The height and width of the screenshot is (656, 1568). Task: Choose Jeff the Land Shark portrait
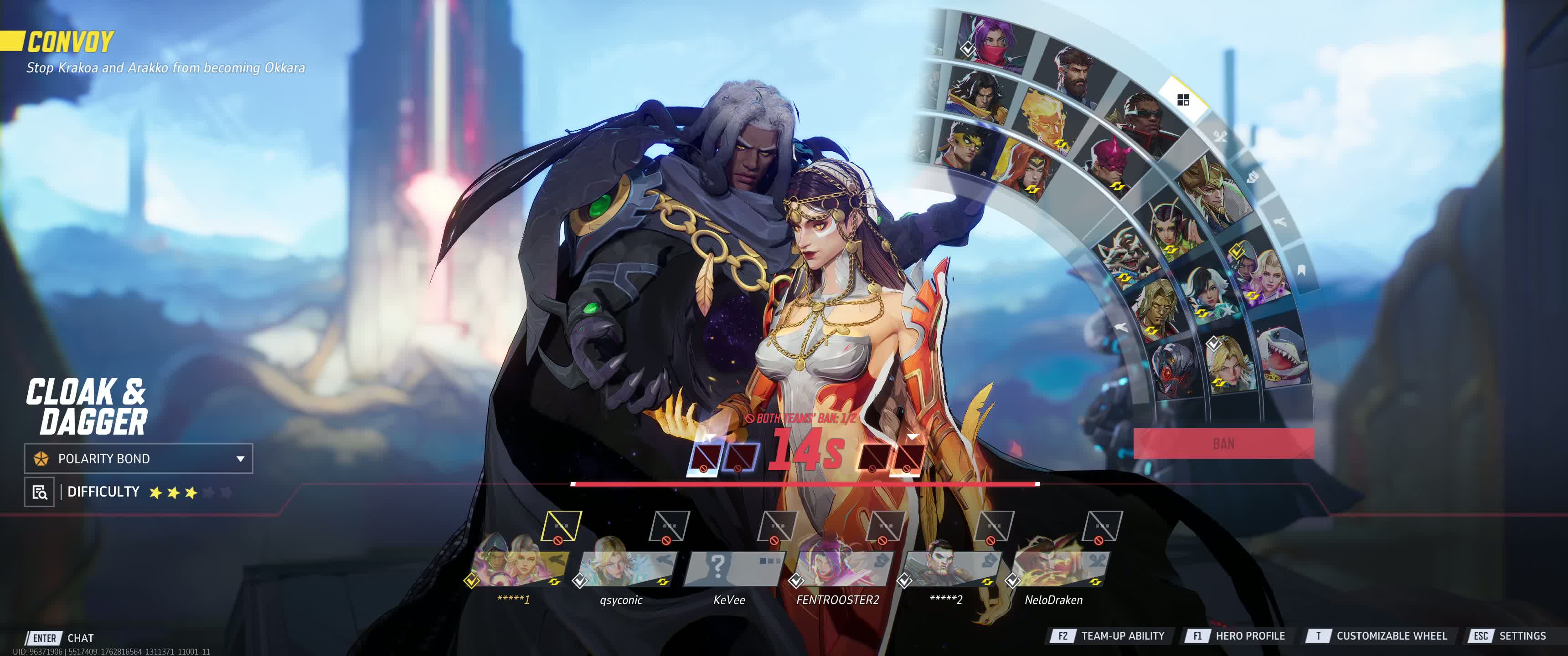click(x=1282, y=355)
